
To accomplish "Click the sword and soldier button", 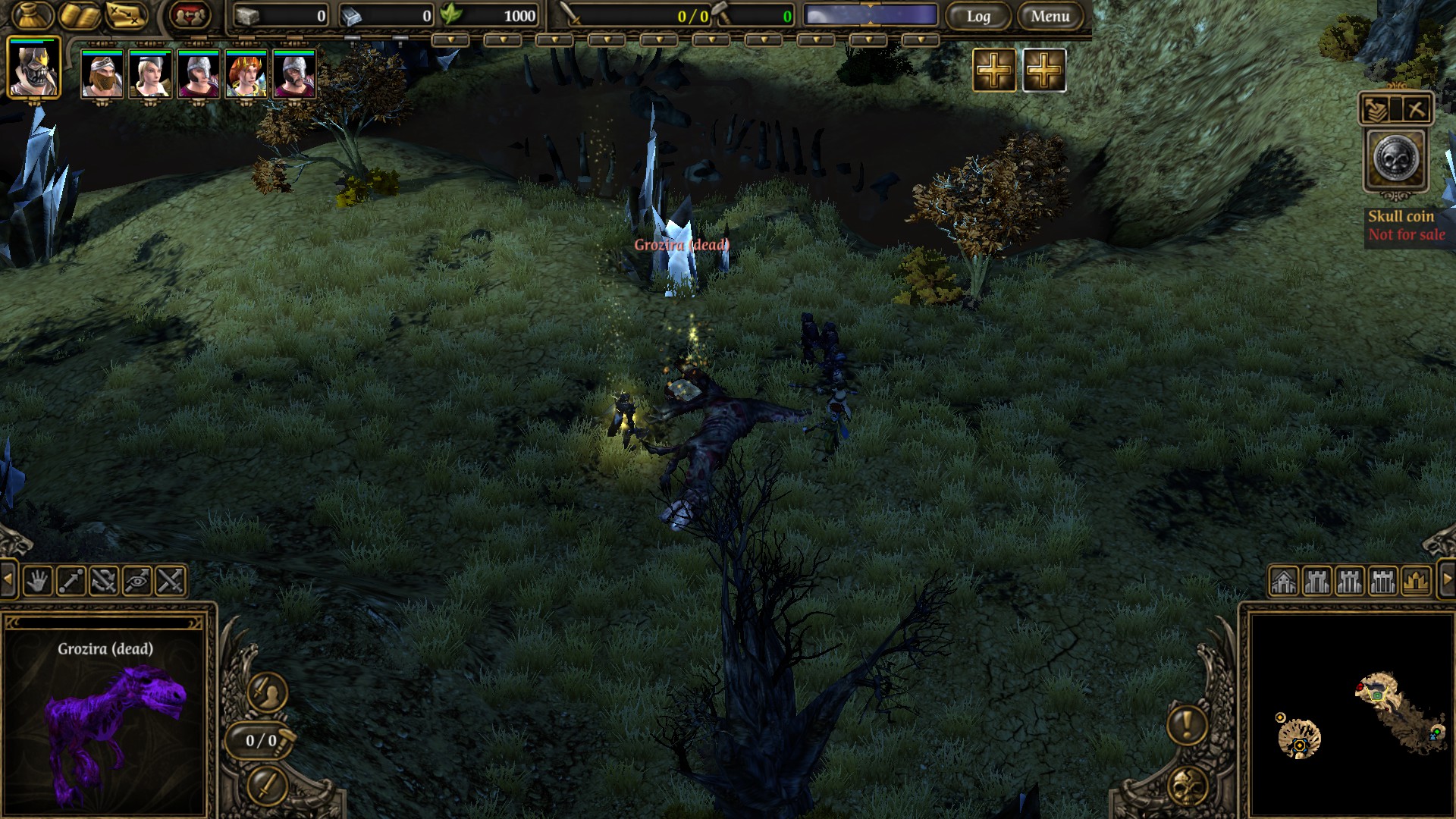I will click(x=267, y=692).
